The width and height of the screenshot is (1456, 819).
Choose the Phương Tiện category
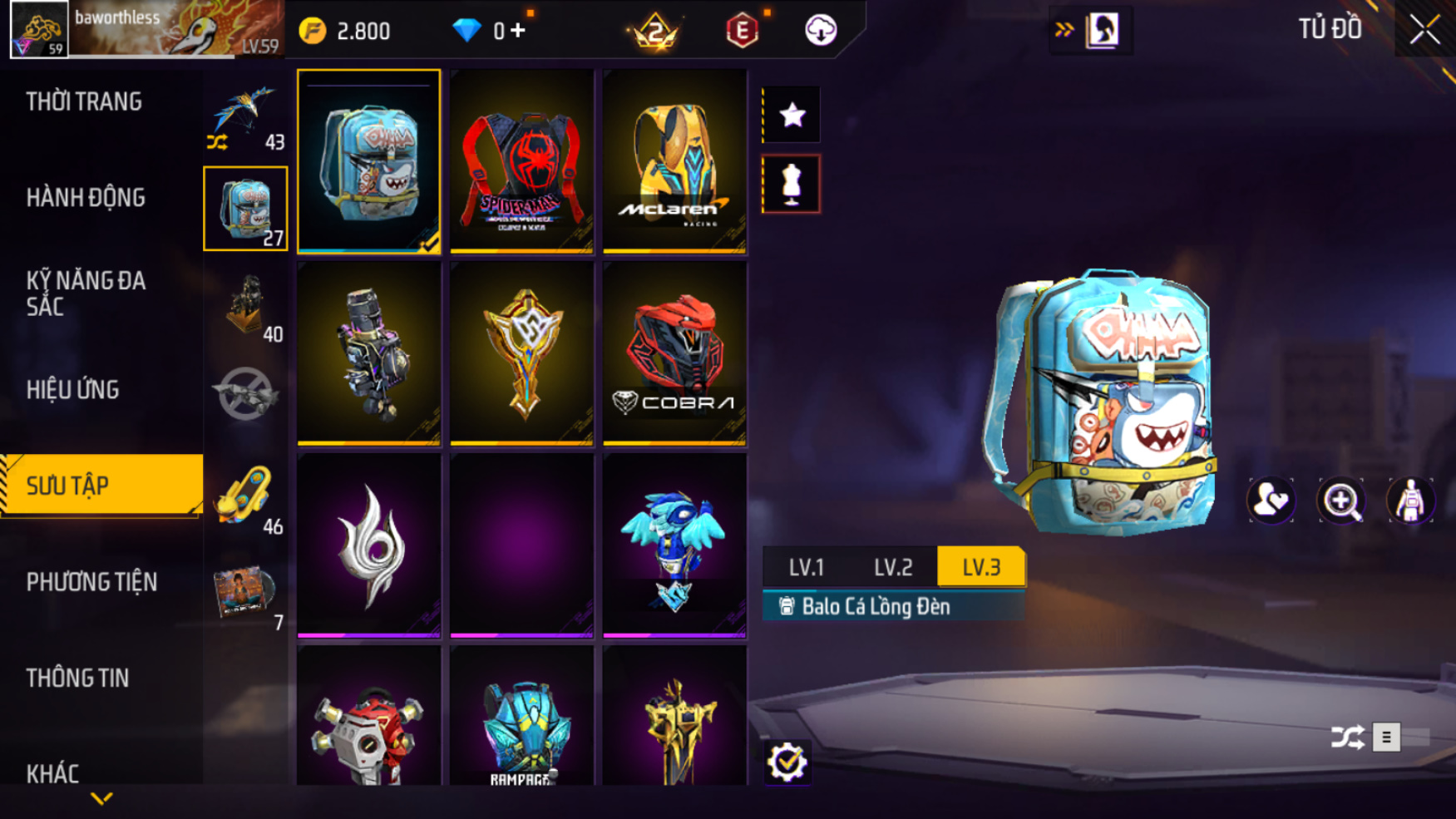click(x=91, y=582)
